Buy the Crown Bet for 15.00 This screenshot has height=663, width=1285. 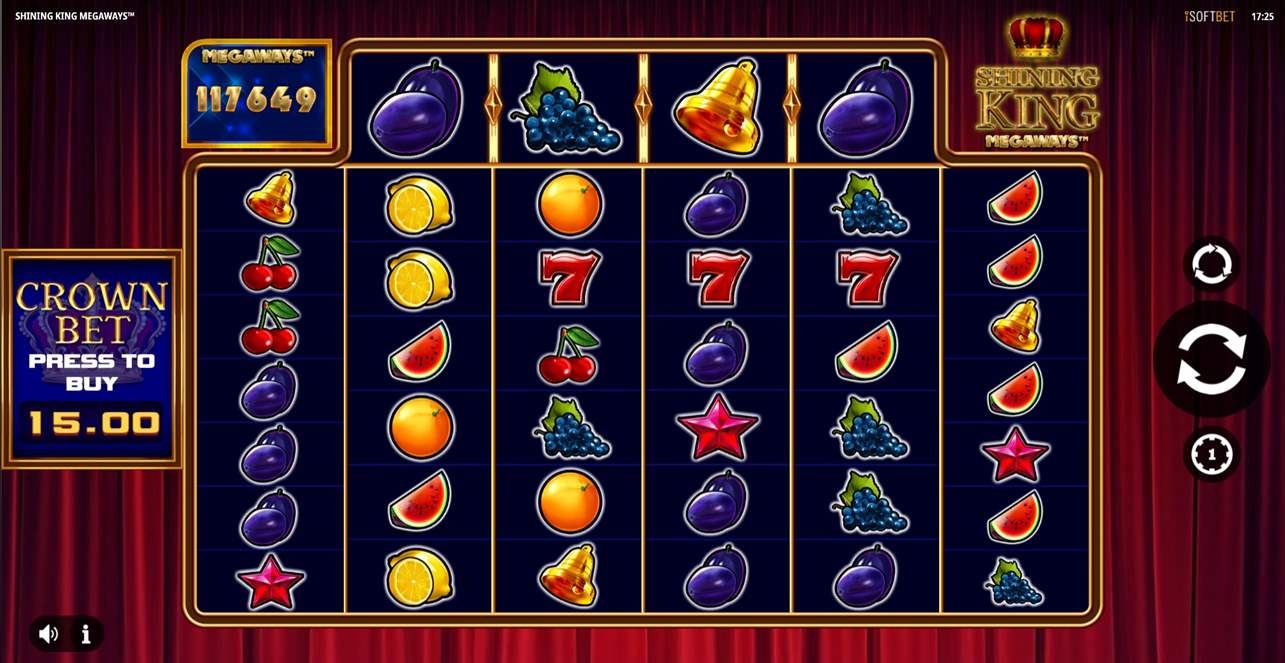[x=92, y=360]
